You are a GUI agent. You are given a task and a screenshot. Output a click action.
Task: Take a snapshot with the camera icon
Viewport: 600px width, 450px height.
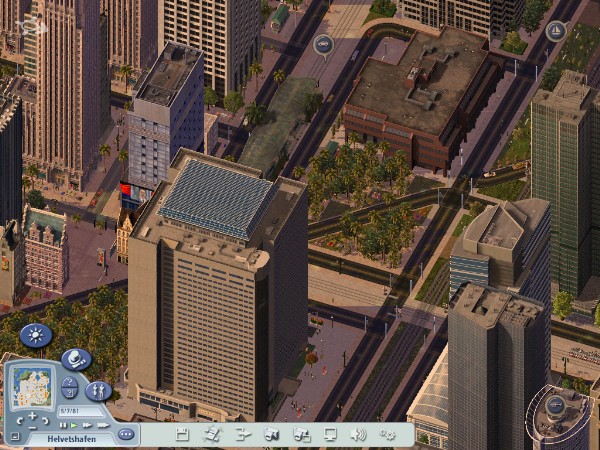tap(270, 434)
